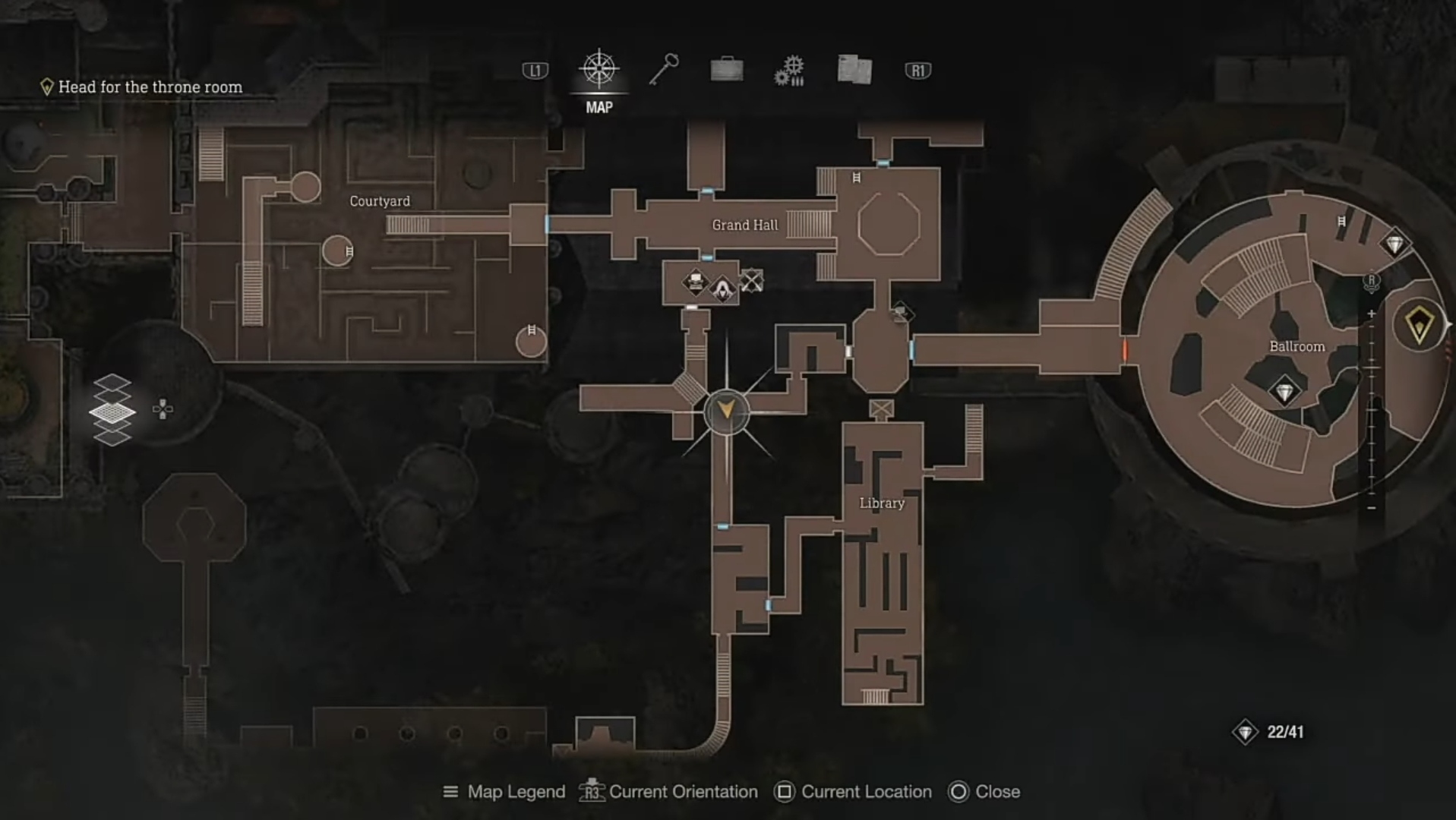Open the Map Legend
Viewport: 1456px width, 820px height.
click(x=504, y=792)
